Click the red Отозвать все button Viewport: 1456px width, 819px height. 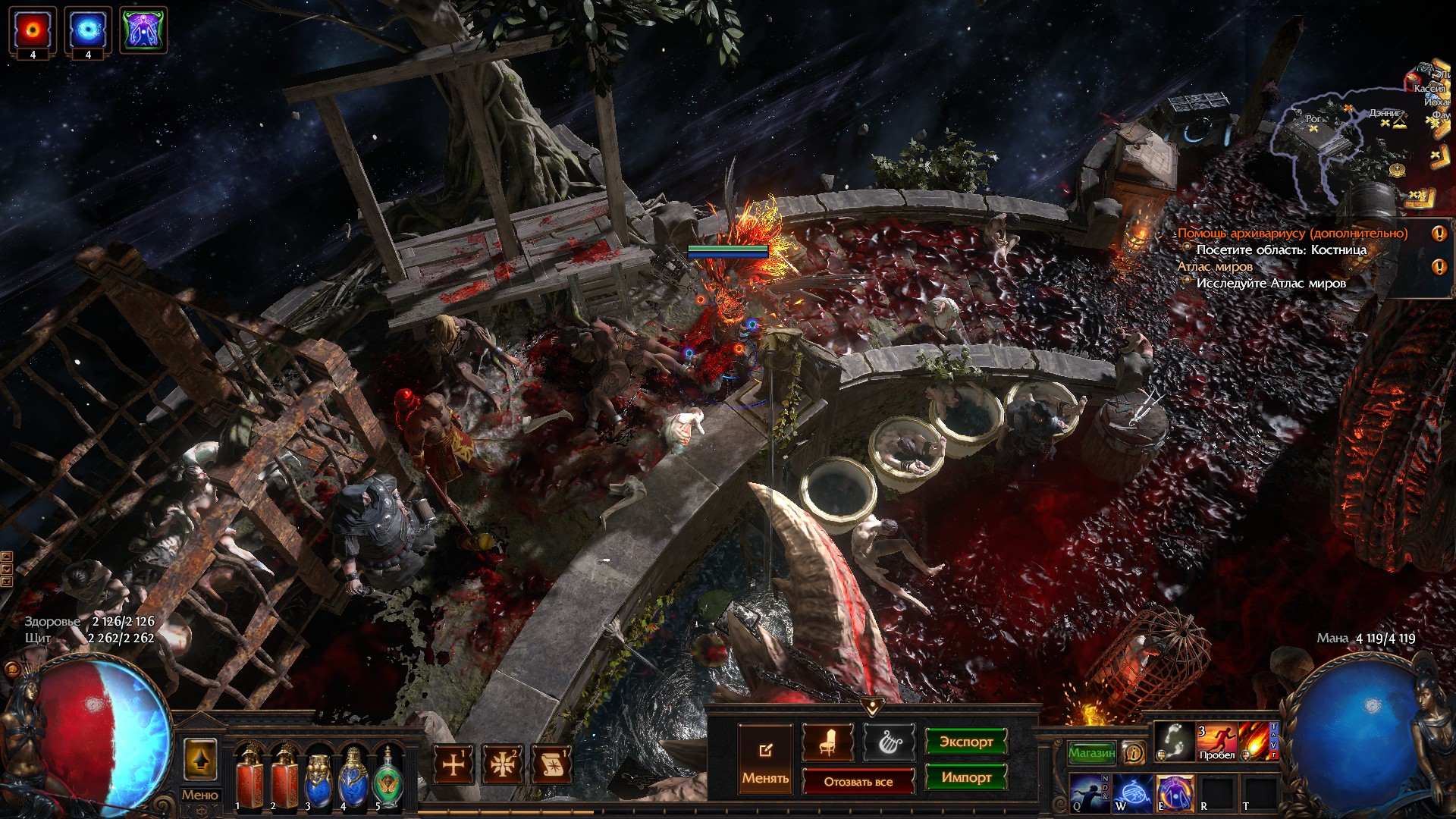858,781
